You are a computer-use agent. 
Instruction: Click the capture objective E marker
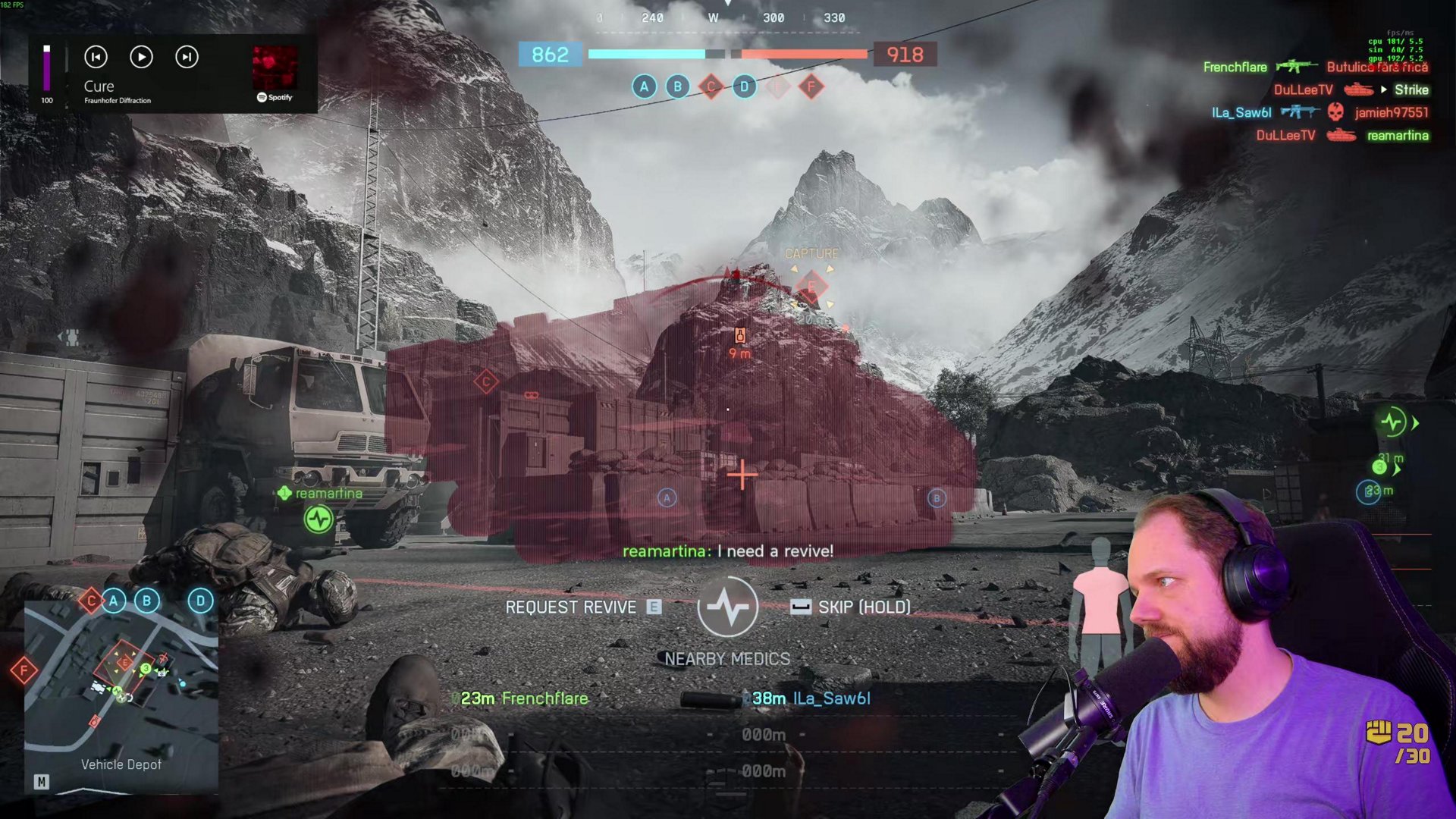tap(811, 287)
